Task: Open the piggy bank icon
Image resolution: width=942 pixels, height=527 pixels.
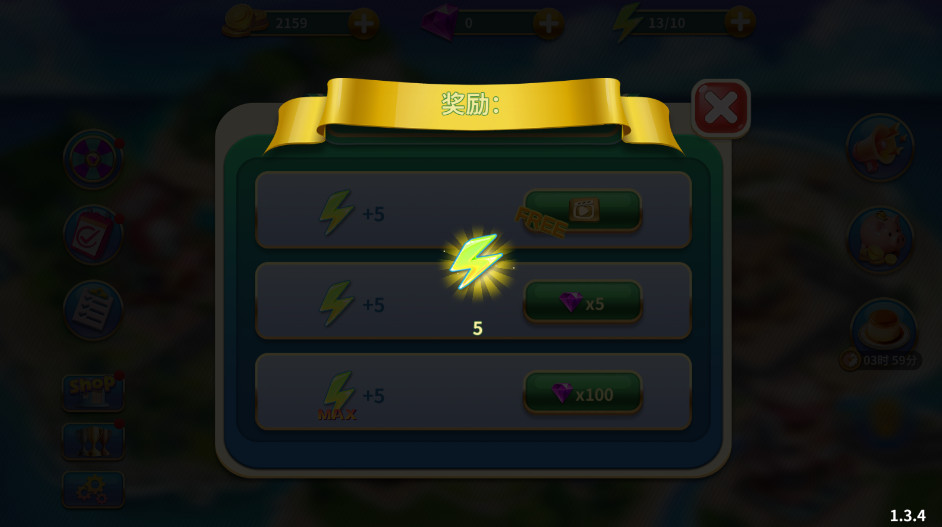Action: click(880, 240)
